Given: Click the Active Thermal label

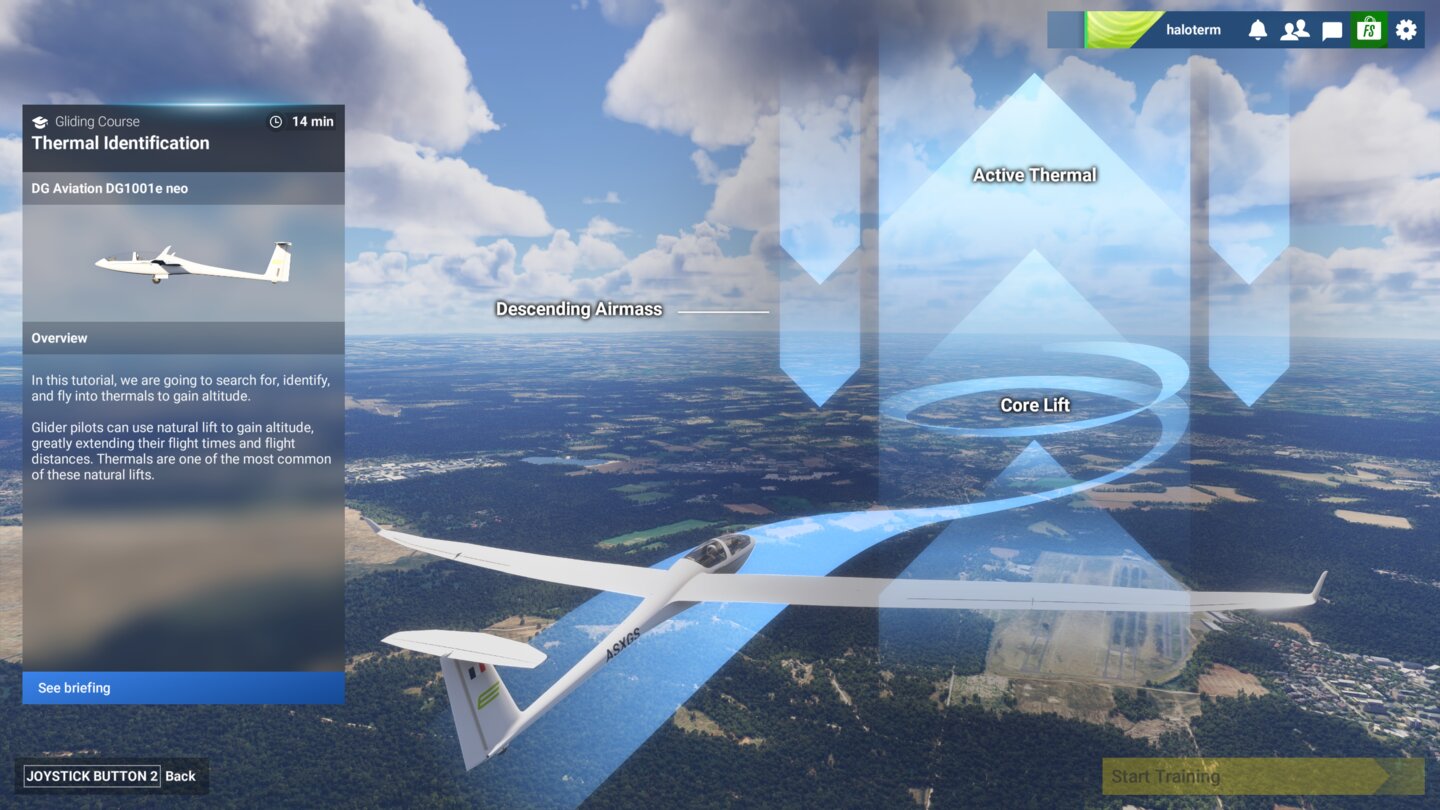Looking at the screenshot, I should click(x=1034, y=174).
